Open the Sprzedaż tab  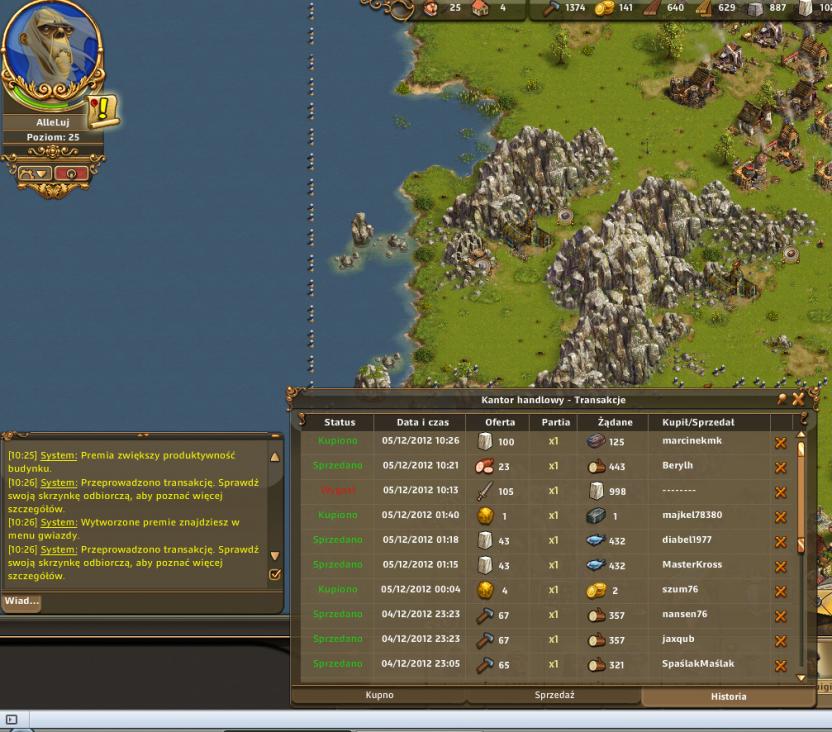tap(559, 695)
